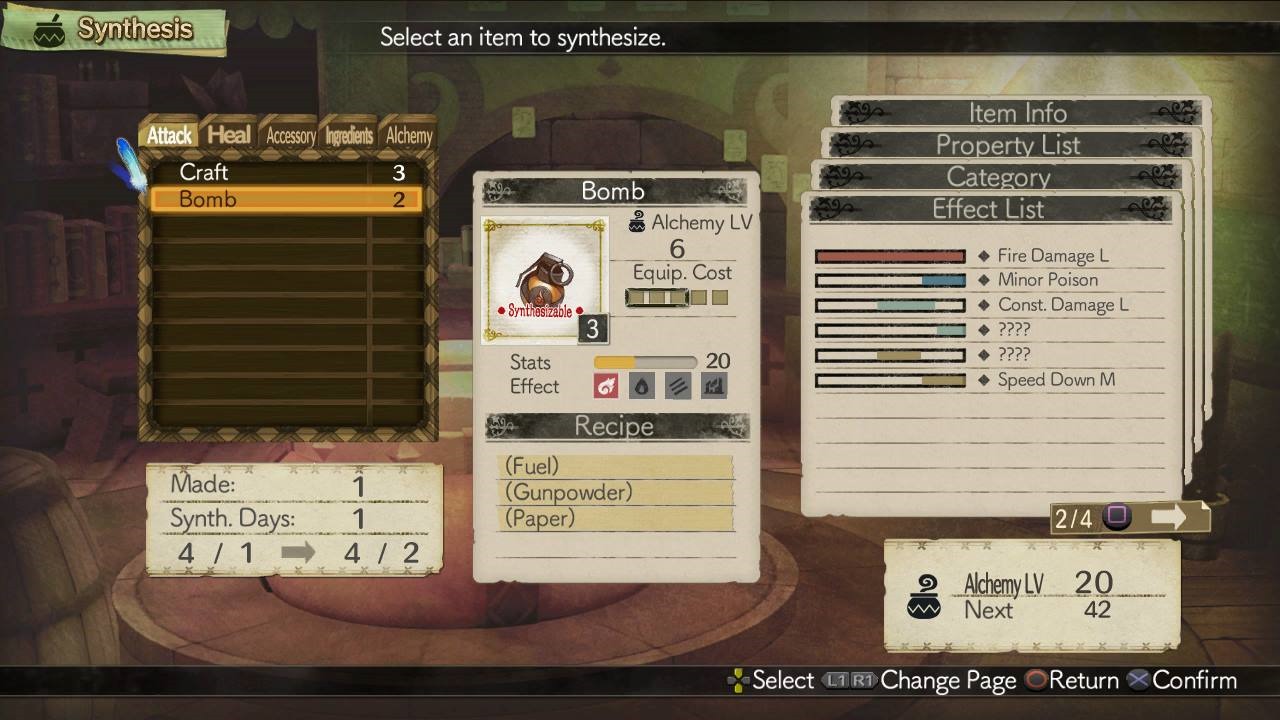Screen dimensions: 1280x720
Task: Bring up the Category page
Action: tap(998, 177)
